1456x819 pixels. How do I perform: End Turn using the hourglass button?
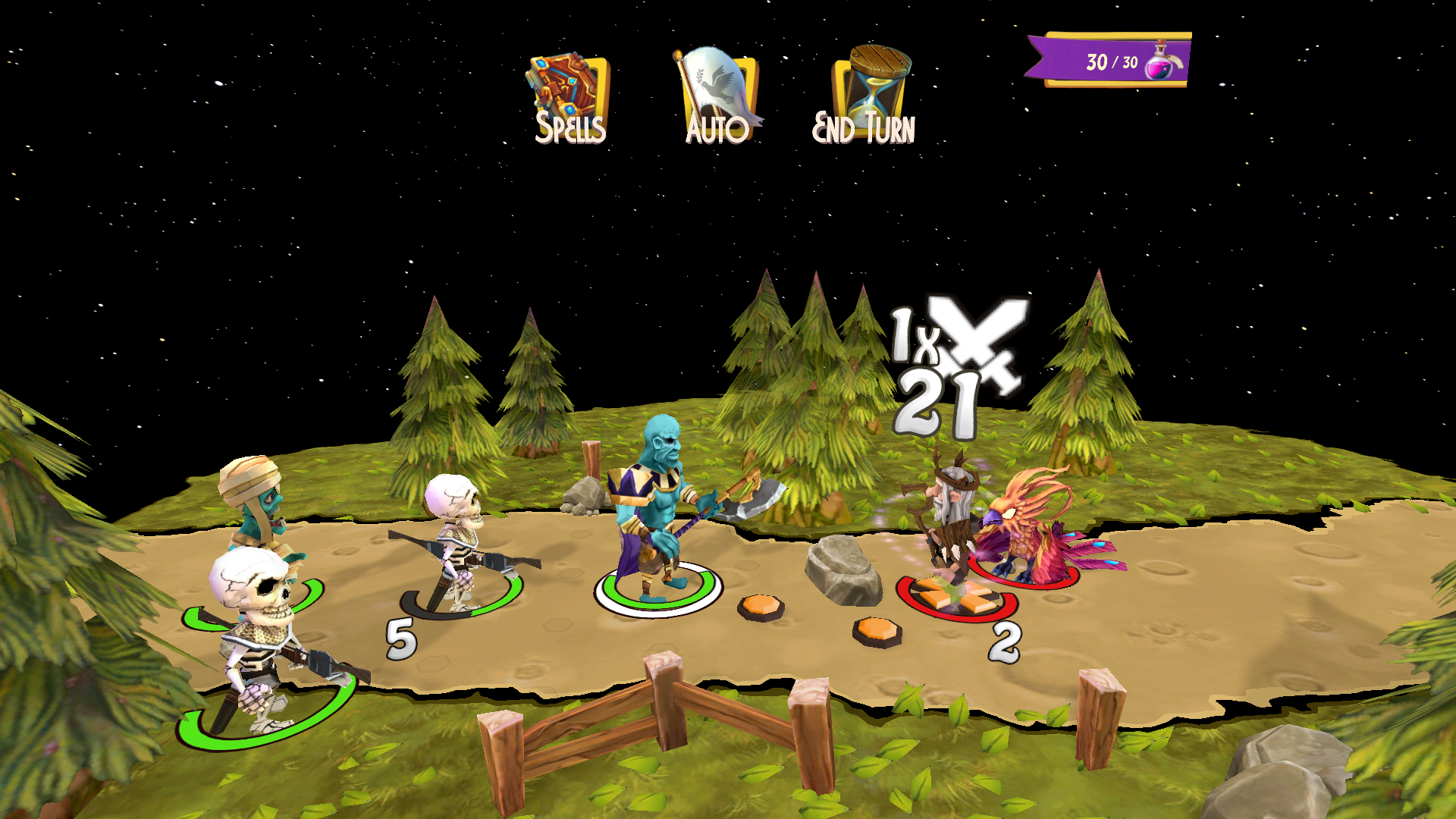pyautogui.click(x=867, y=97)
